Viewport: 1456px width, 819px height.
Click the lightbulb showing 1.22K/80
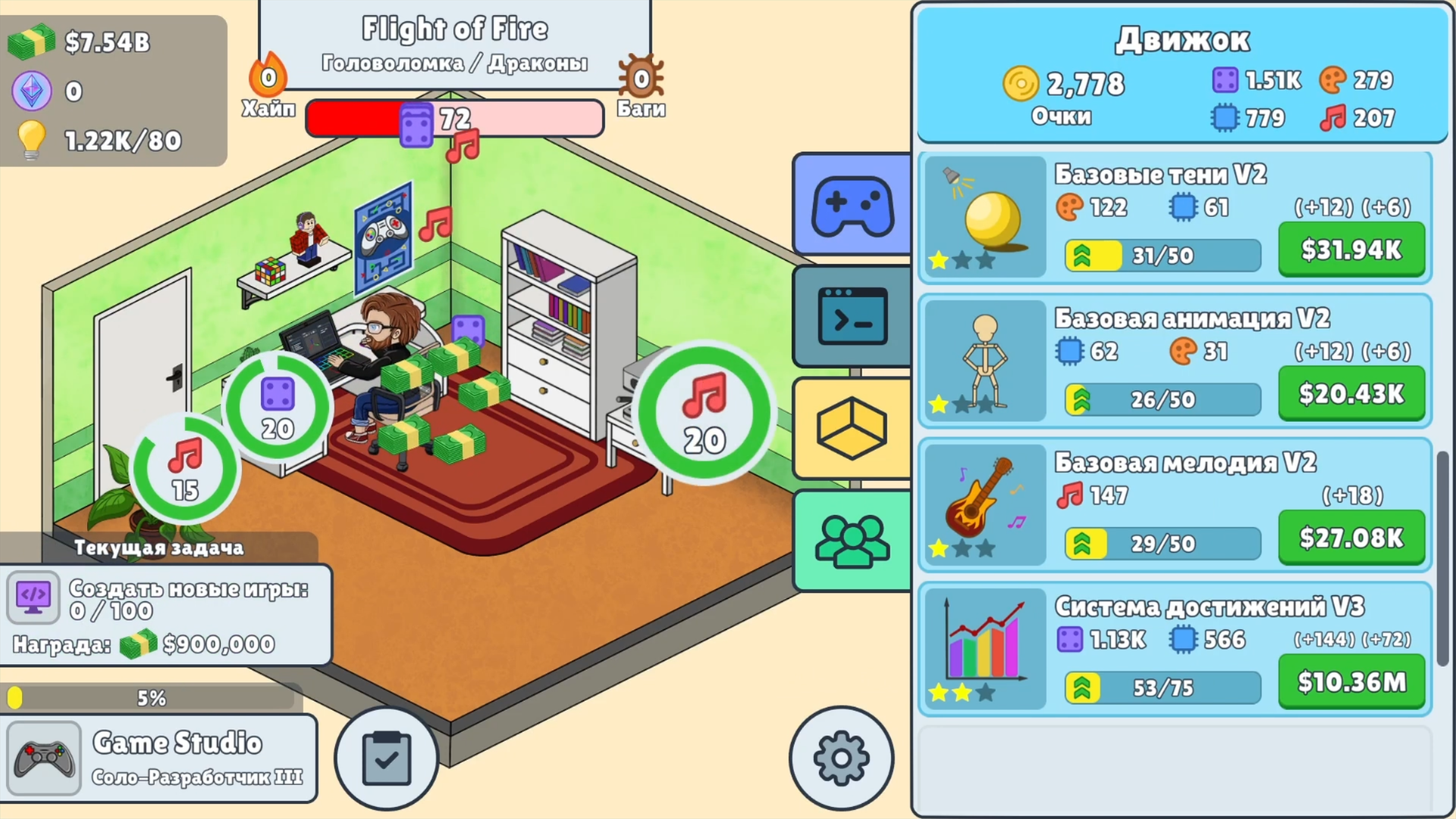tap(32, 140)
